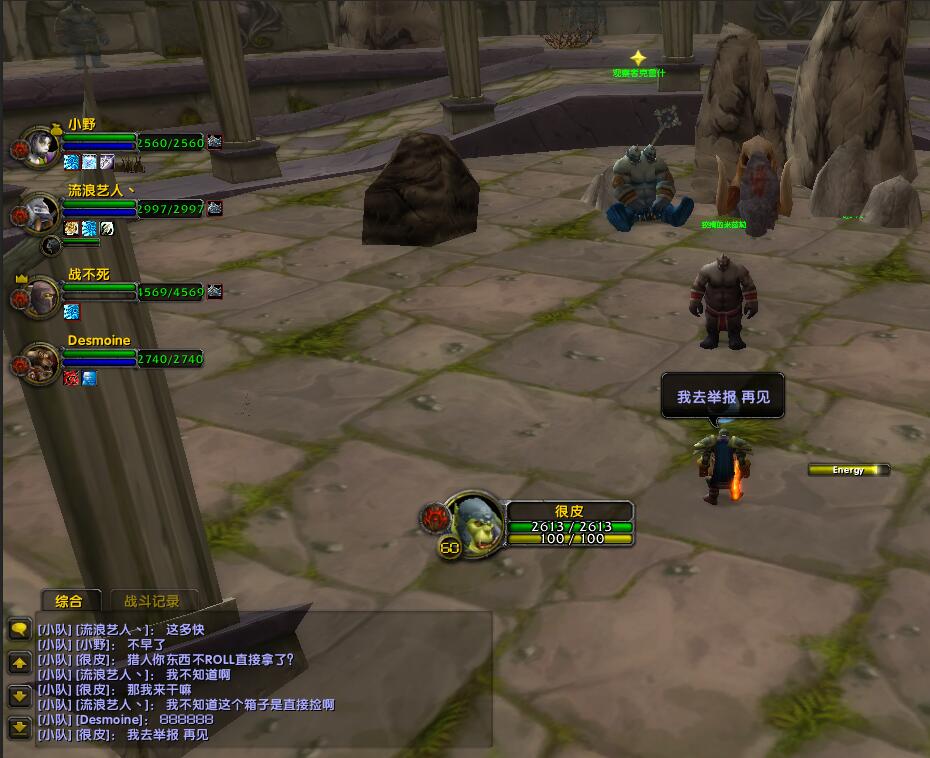
Task: Click the golden paw buff icon under 流浪艺人
Action: coord(72,228)
